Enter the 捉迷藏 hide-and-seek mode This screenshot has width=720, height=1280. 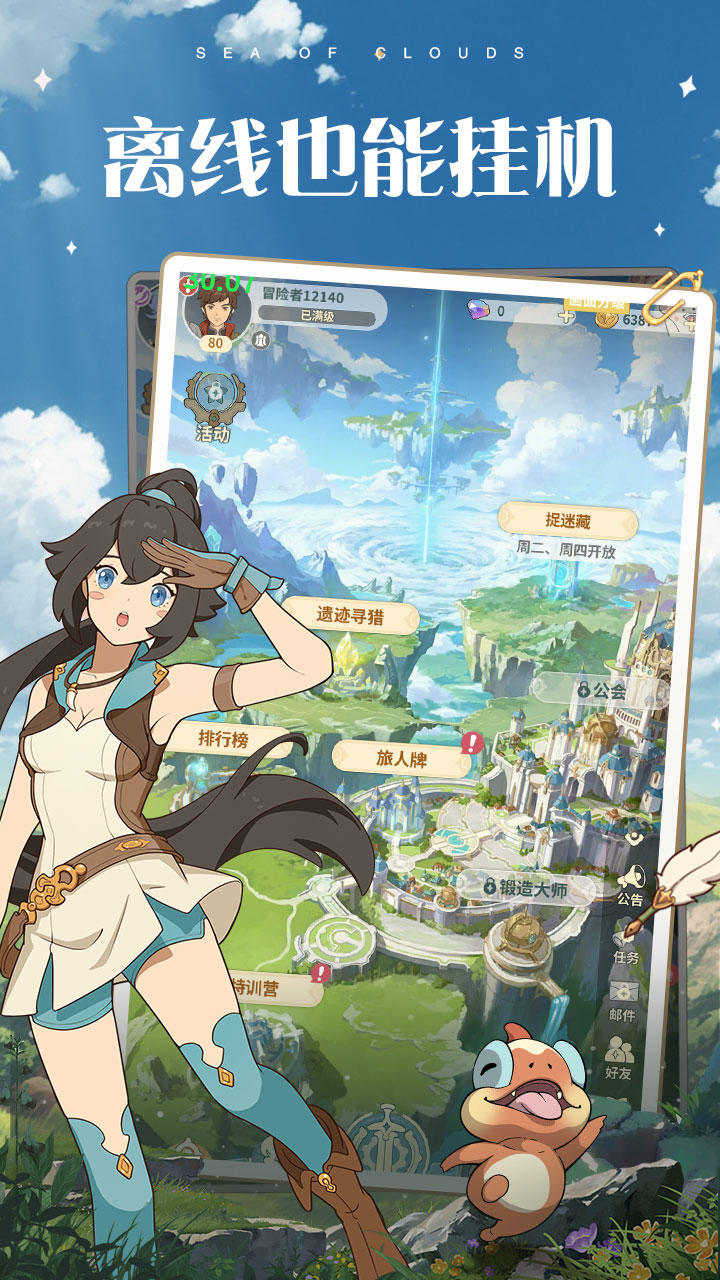click(567, 520)
